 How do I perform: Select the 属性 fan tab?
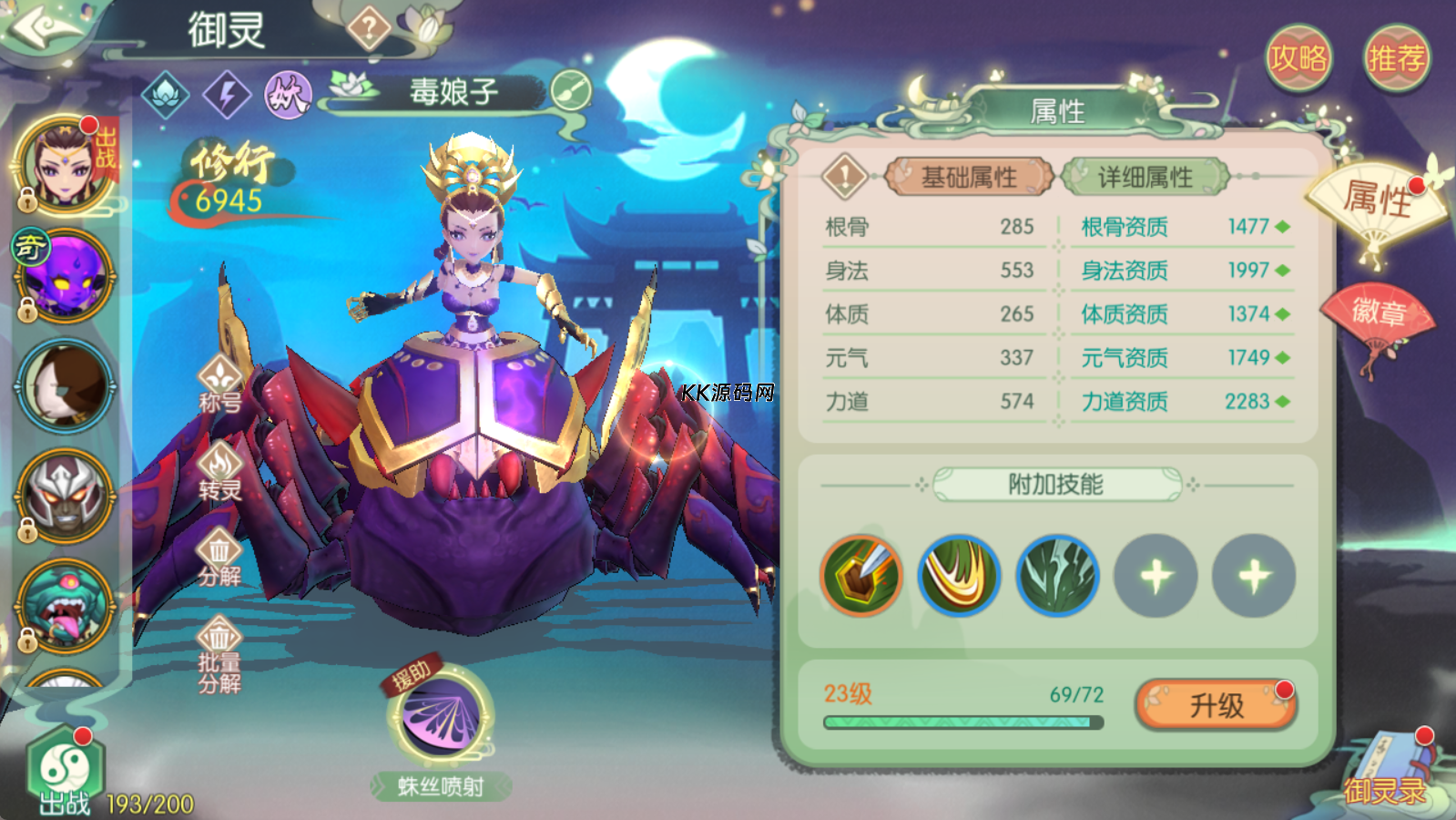tap(1376, 202)
